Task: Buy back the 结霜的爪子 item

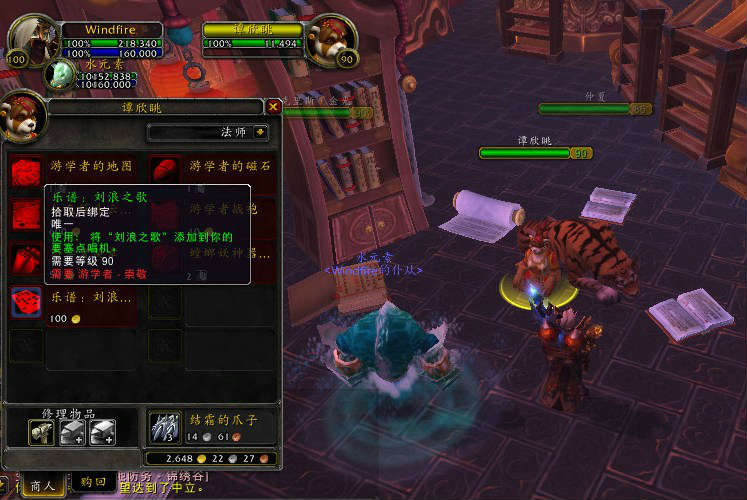Action: point(165,427)
